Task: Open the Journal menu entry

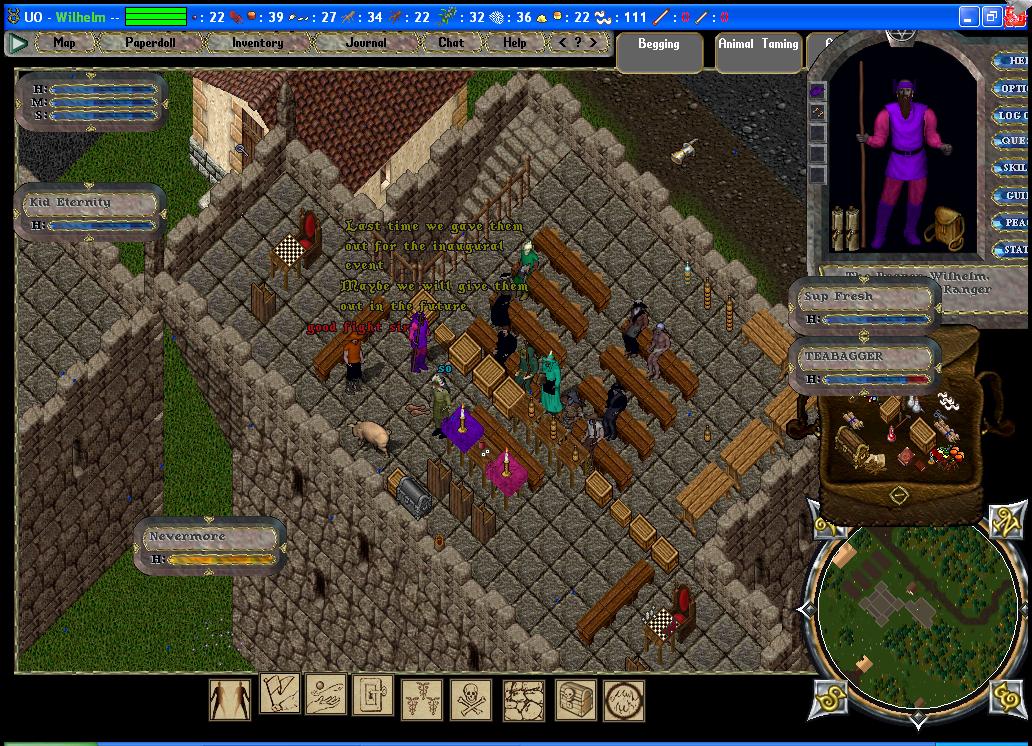Action: click(x=365, y=43)
